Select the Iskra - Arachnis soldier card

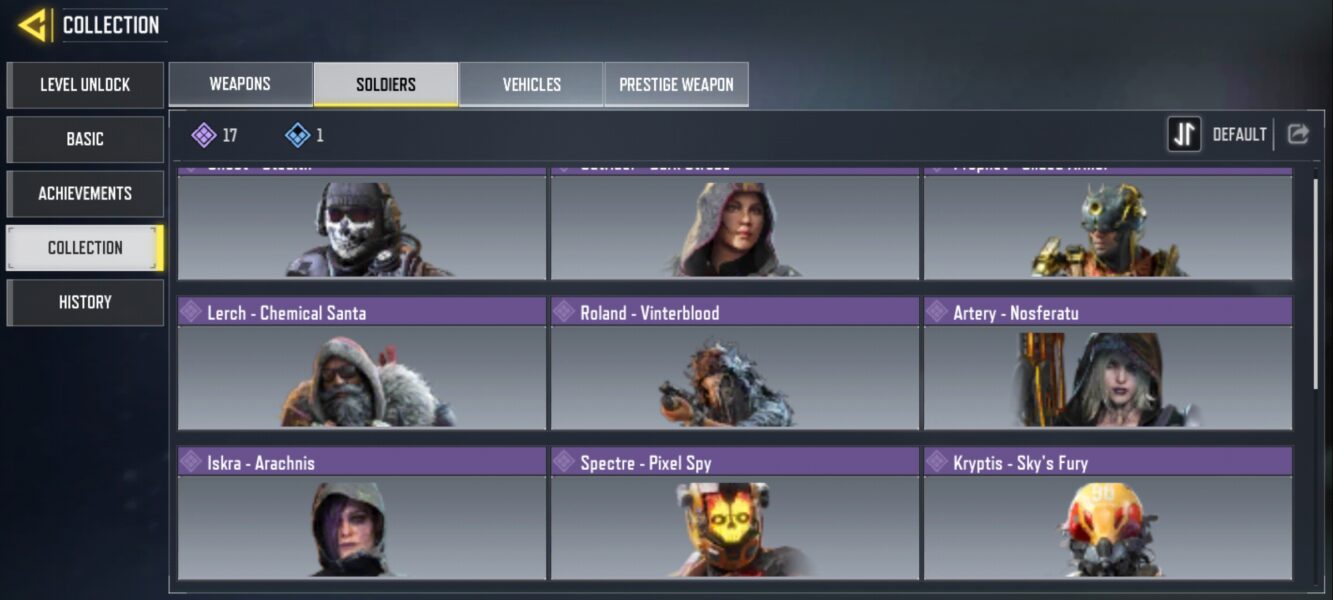362,513
